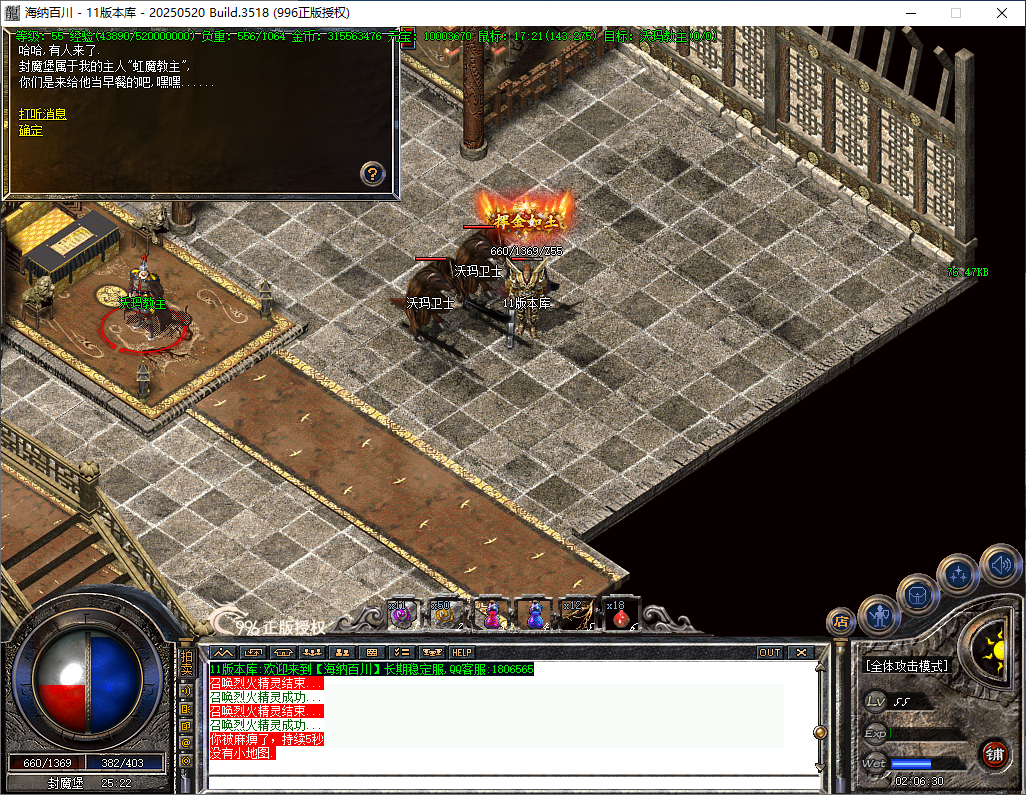
Task: Click the OUT button above chat
Action: coord(769,653)
